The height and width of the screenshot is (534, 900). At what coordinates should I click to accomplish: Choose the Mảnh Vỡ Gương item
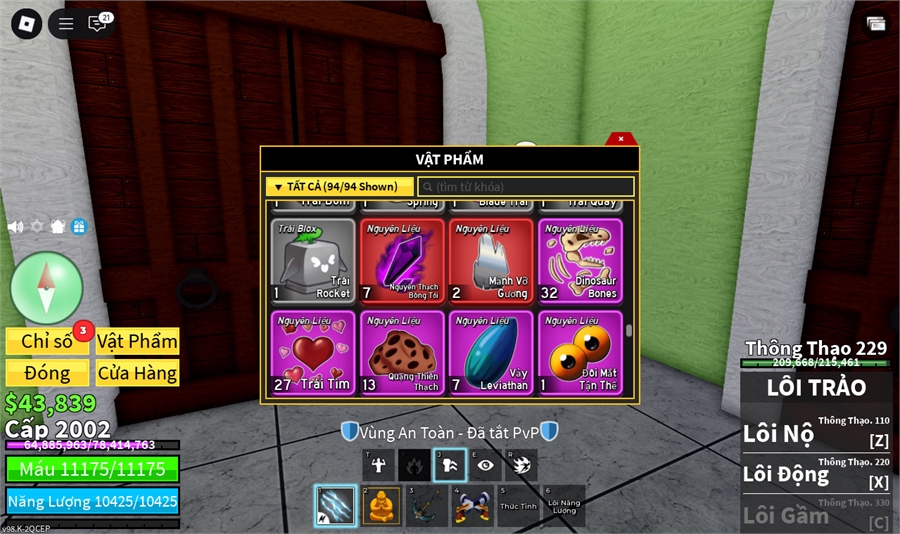click(491, 260)
